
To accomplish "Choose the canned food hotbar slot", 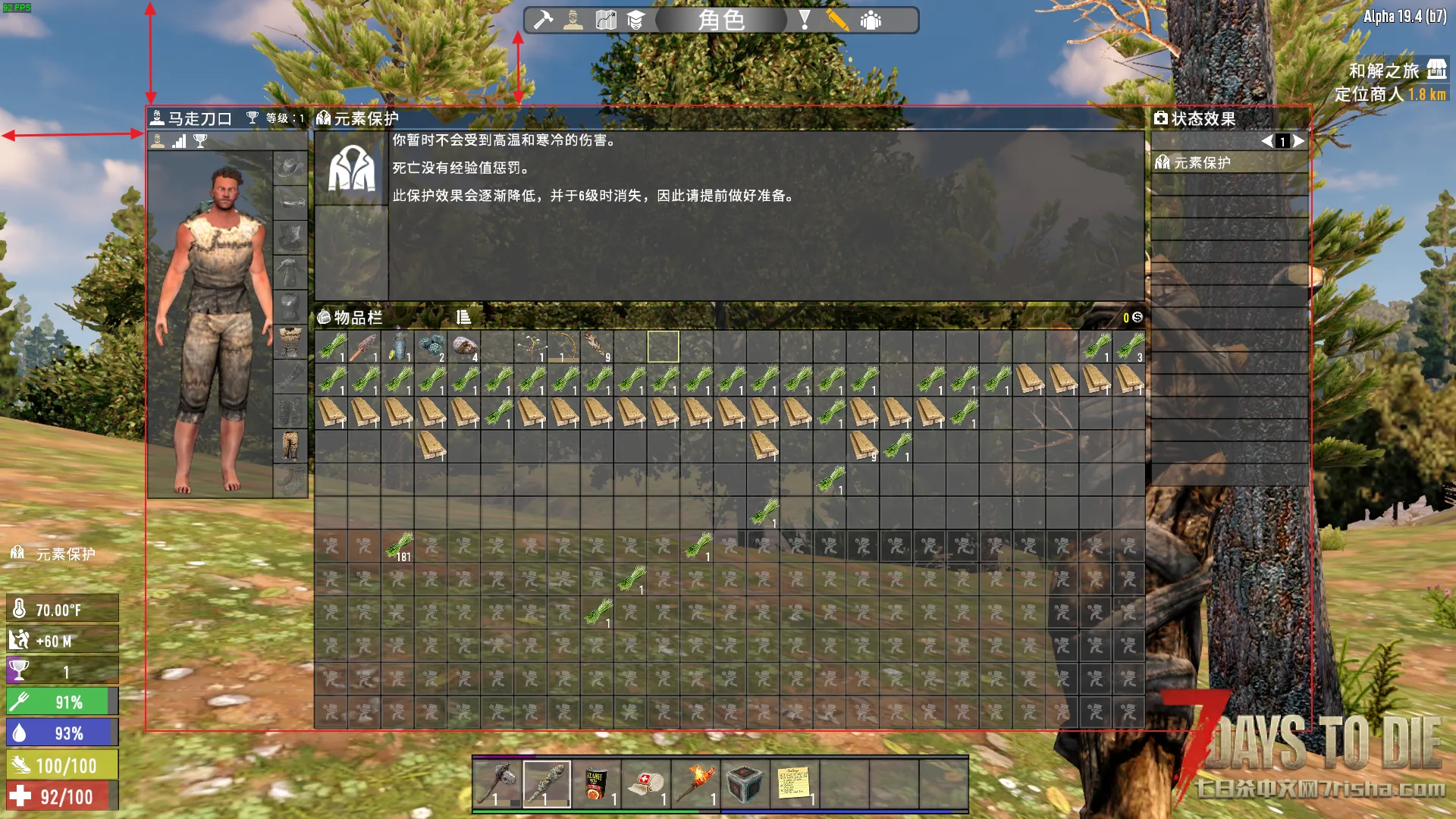I will pos(595,784).
